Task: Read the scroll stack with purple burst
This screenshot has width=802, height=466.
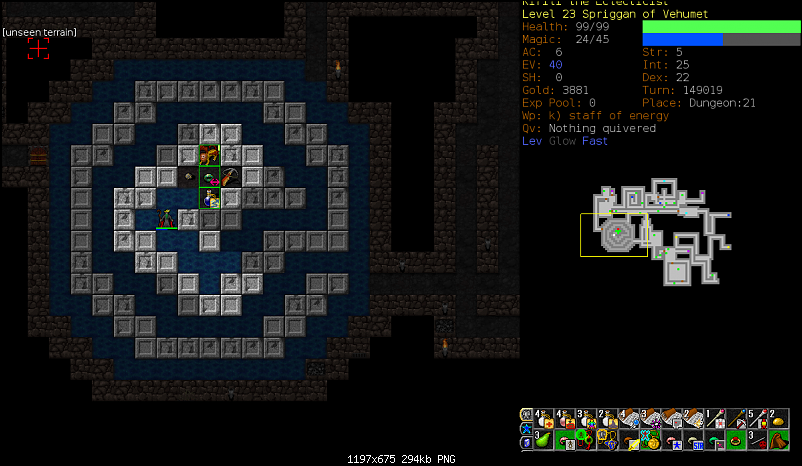Action: tap(651, 417)
